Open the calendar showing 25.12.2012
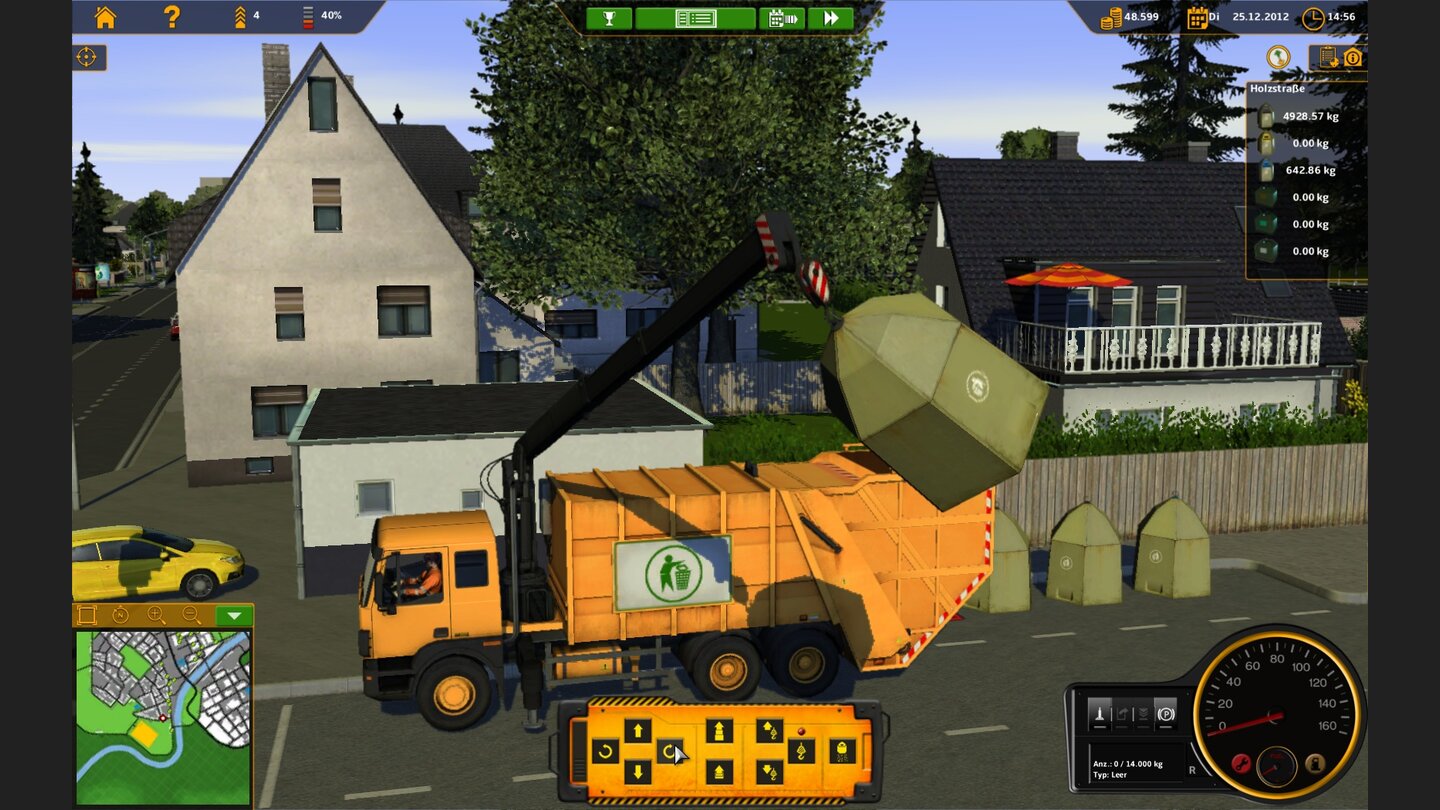The height and width of the screenshot is (810, 1440). 1198,17
